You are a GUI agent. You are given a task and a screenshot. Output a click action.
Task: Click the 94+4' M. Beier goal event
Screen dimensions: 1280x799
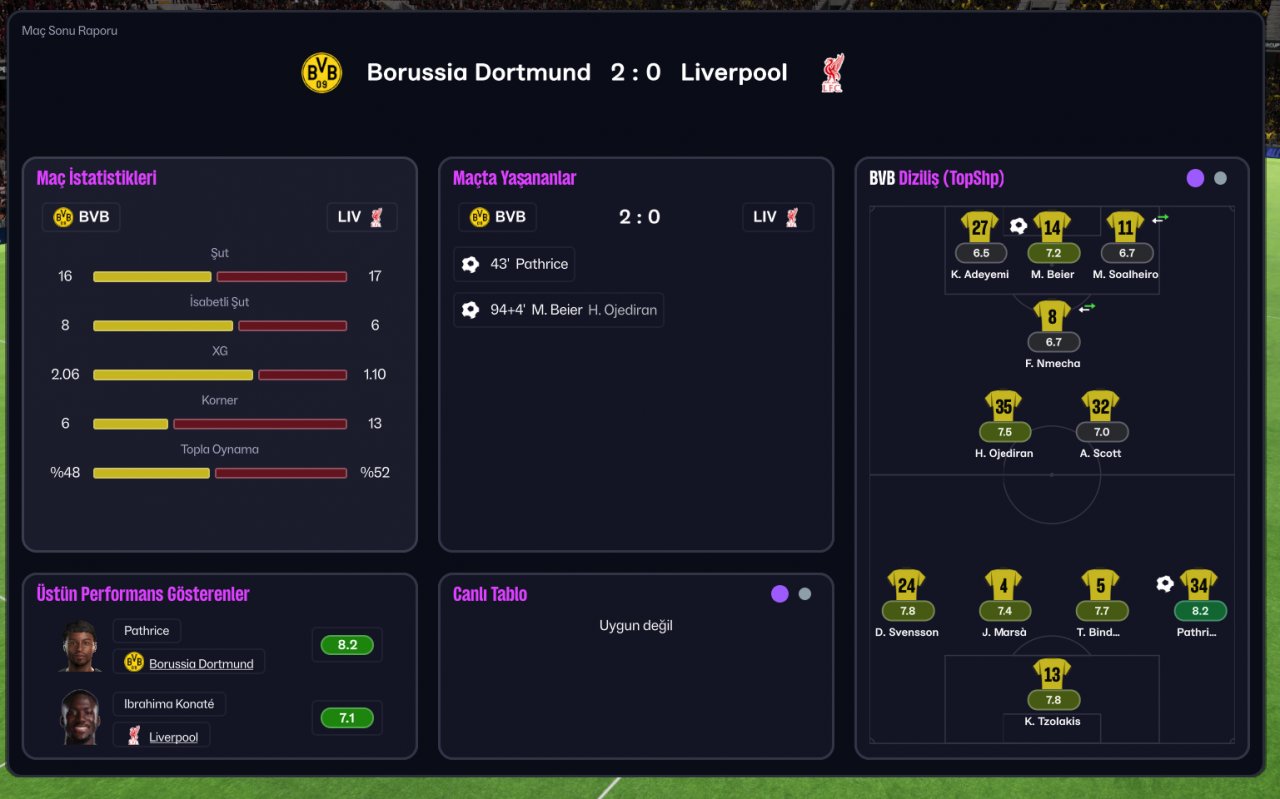(558, 310)
